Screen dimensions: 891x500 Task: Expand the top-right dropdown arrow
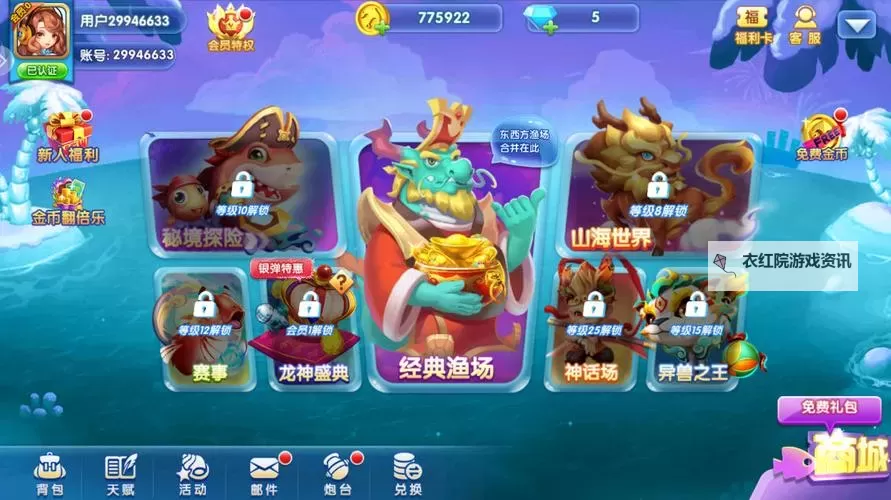tap(856, 23)
